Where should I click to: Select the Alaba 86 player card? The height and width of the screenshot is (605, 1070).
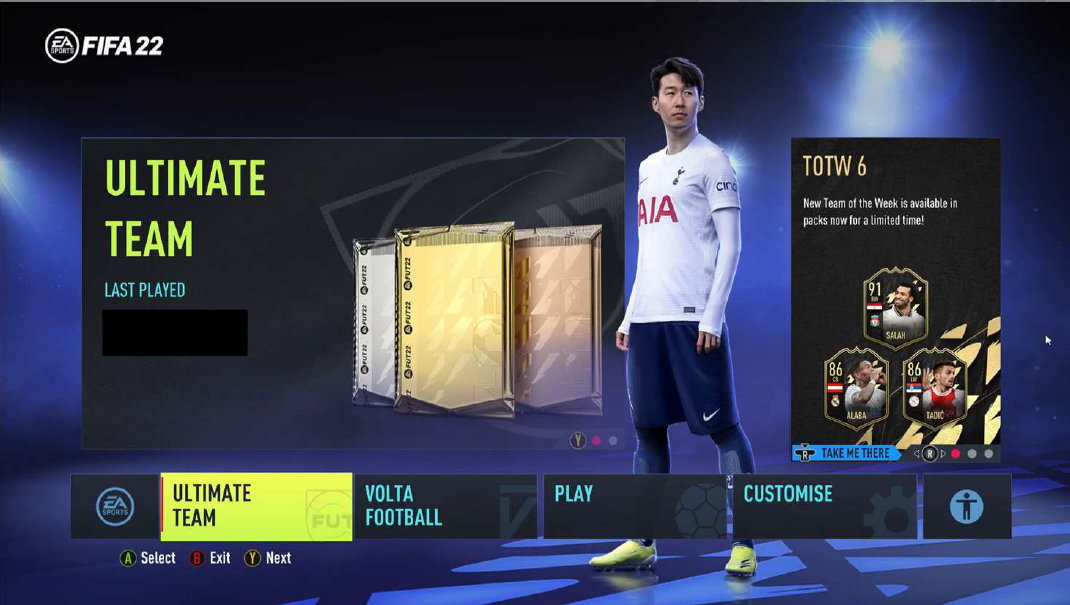click(x=857, y=387)
